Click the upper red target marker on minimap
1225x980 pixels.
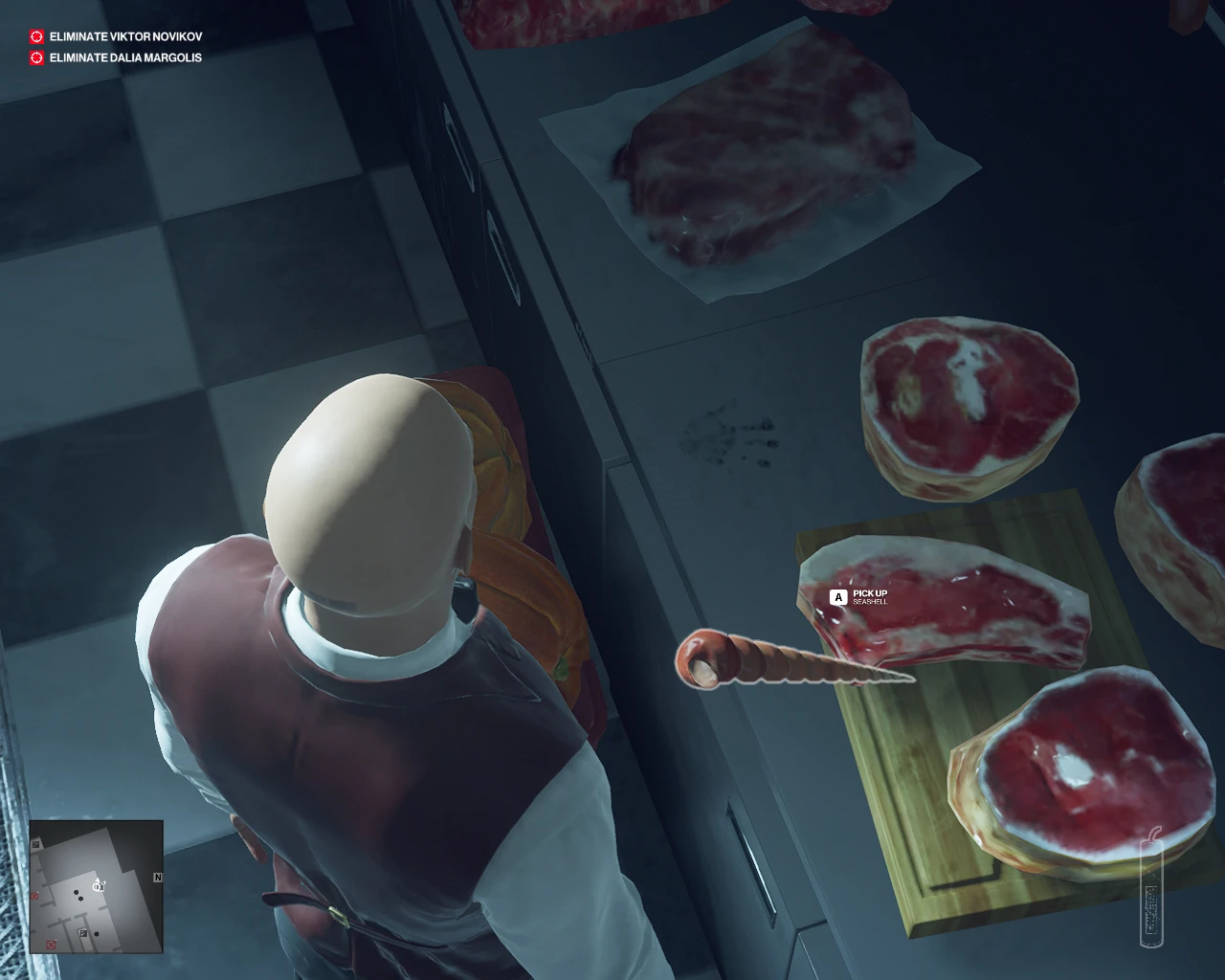[33, 895]
